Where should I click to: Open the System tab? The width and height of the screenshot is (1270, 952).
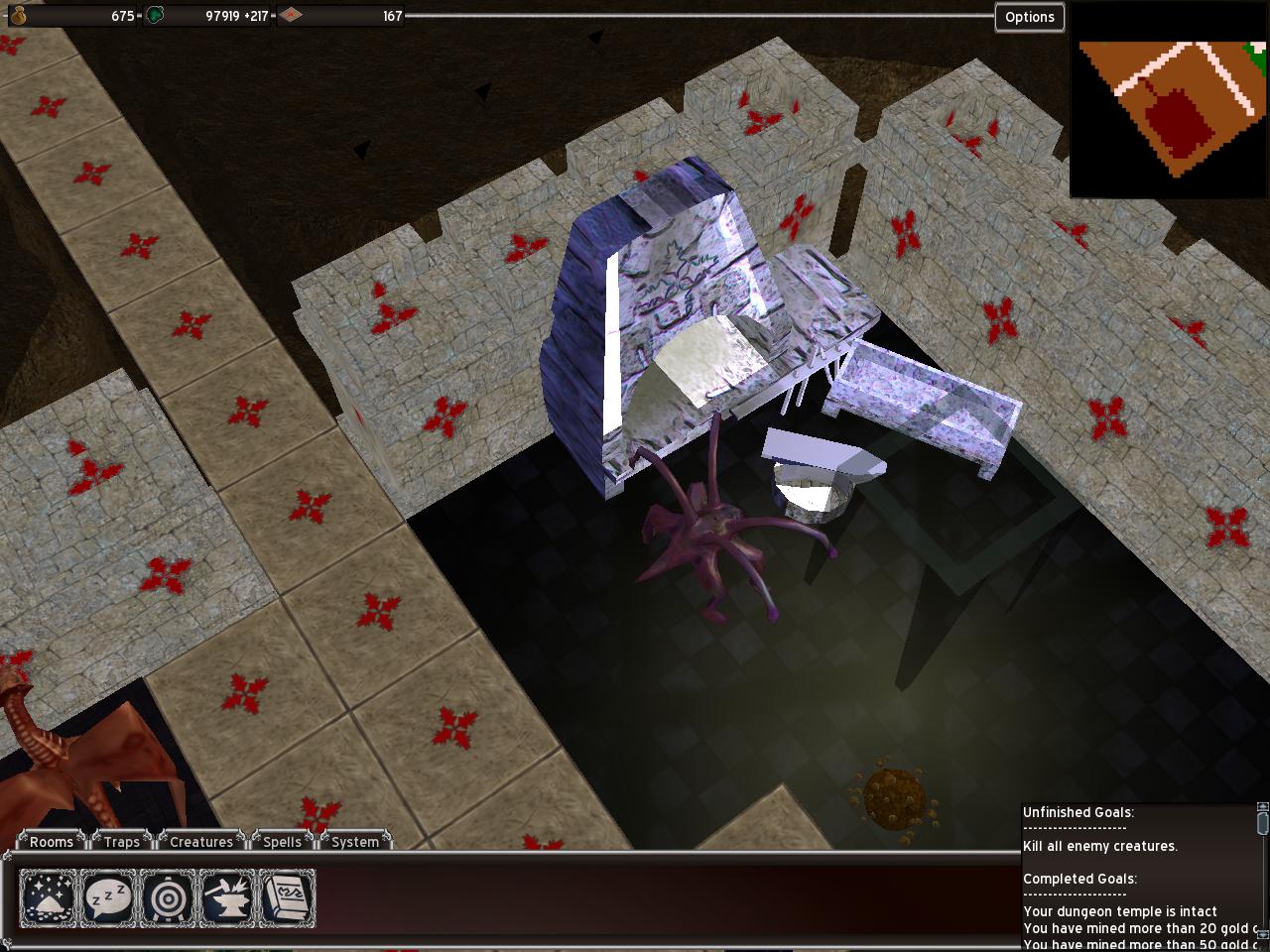tap(355, 842)
